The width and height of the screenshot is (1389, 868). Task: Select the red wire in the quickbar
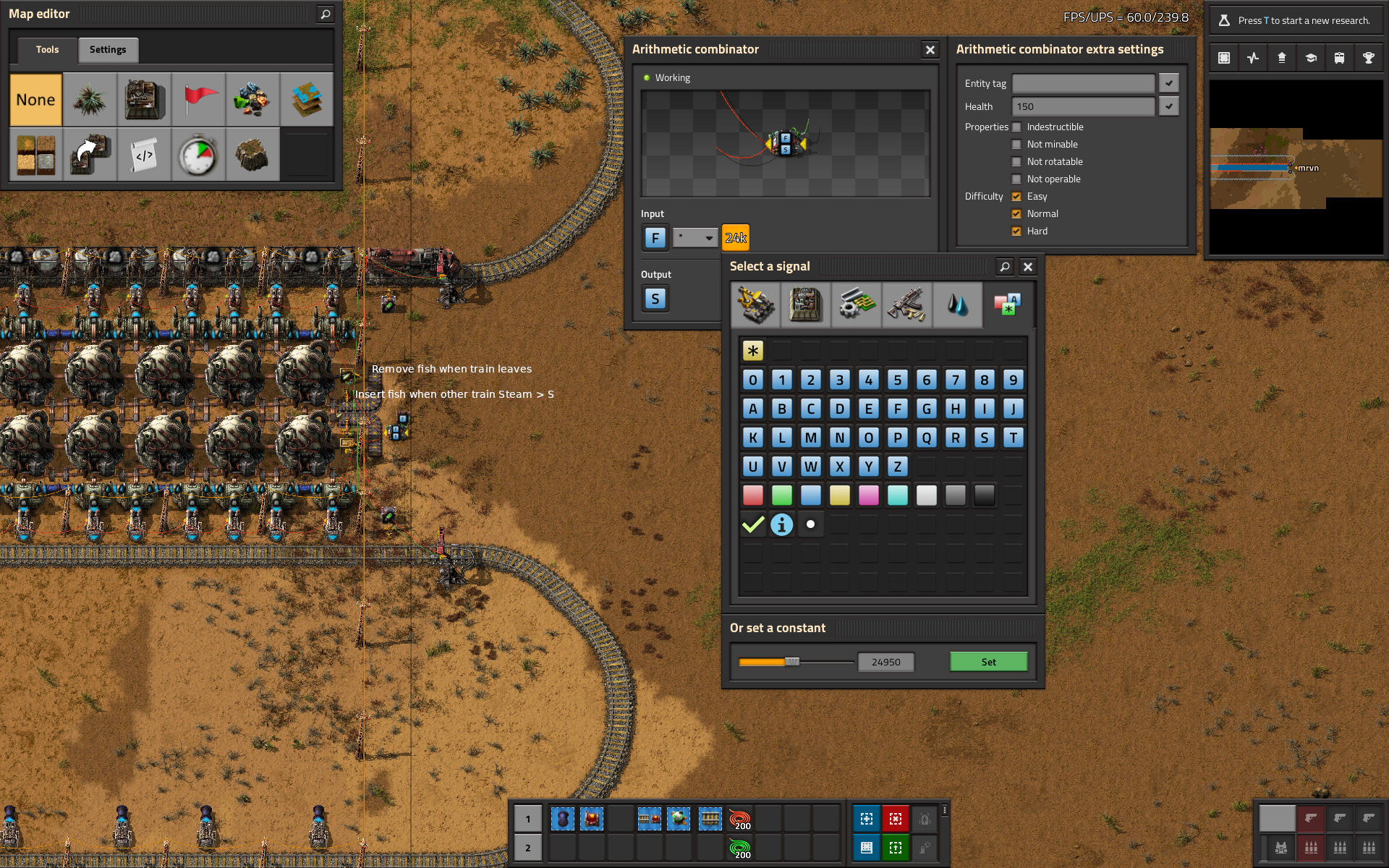click(x=739, y=819)
